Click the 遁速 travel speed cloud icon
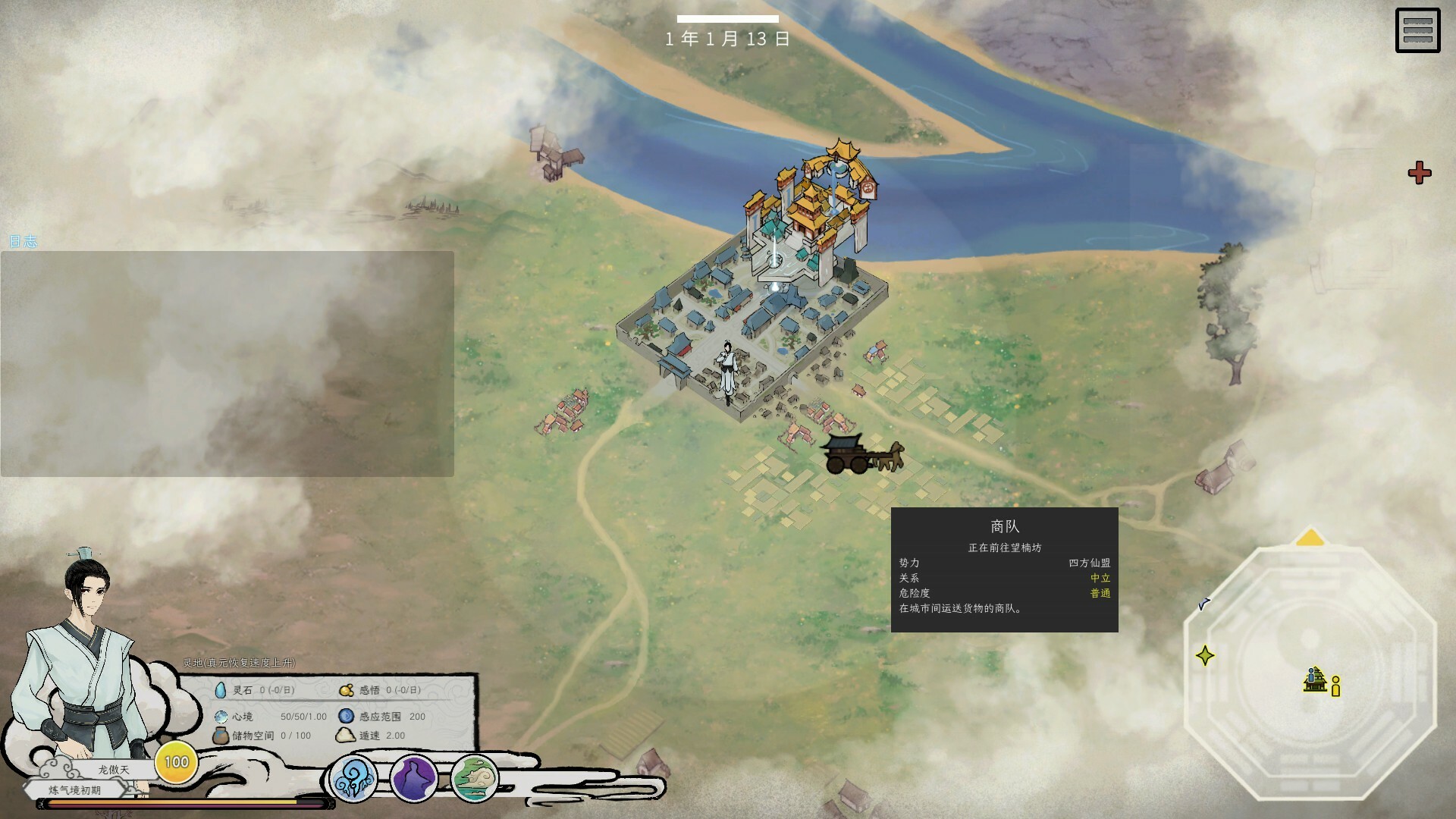Image resolution: width=1456 pixels, height=819 pixels. (x=345, y=736)
